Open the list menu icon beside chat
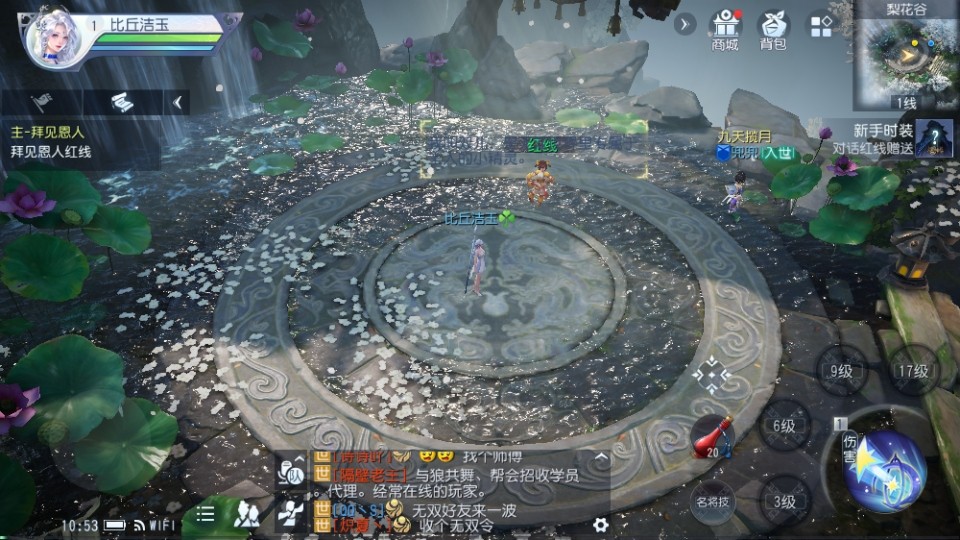 [x=205, y=515]
